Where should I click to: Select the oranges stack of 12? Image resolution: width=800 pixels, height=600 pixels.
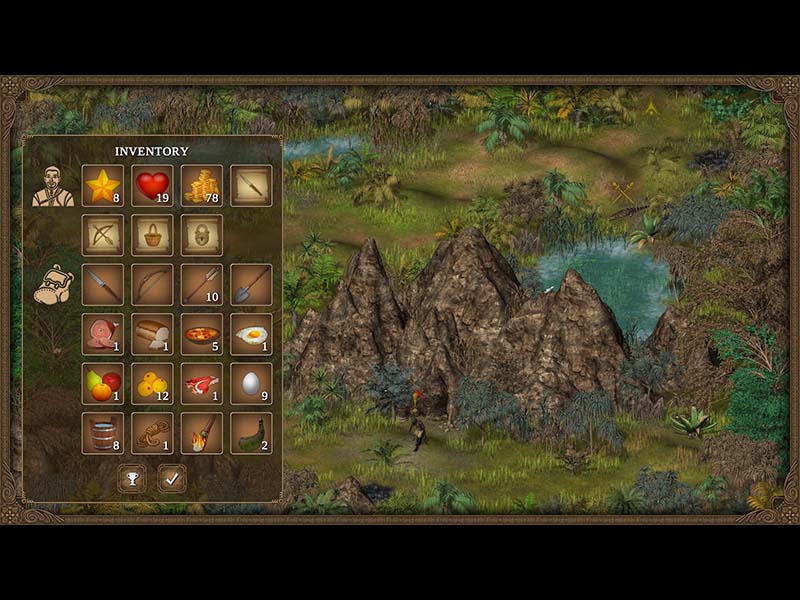152,383
